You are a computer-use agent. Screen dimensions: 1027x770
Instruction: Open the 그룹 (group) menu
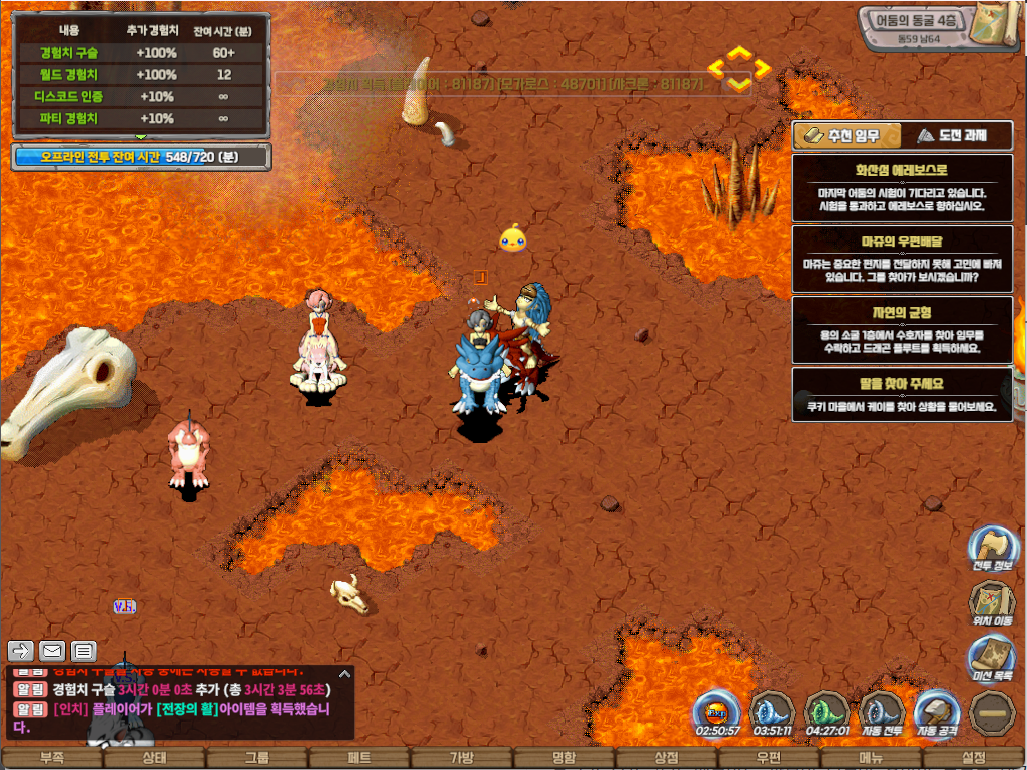pyautogui.click(x=257, y=758)
